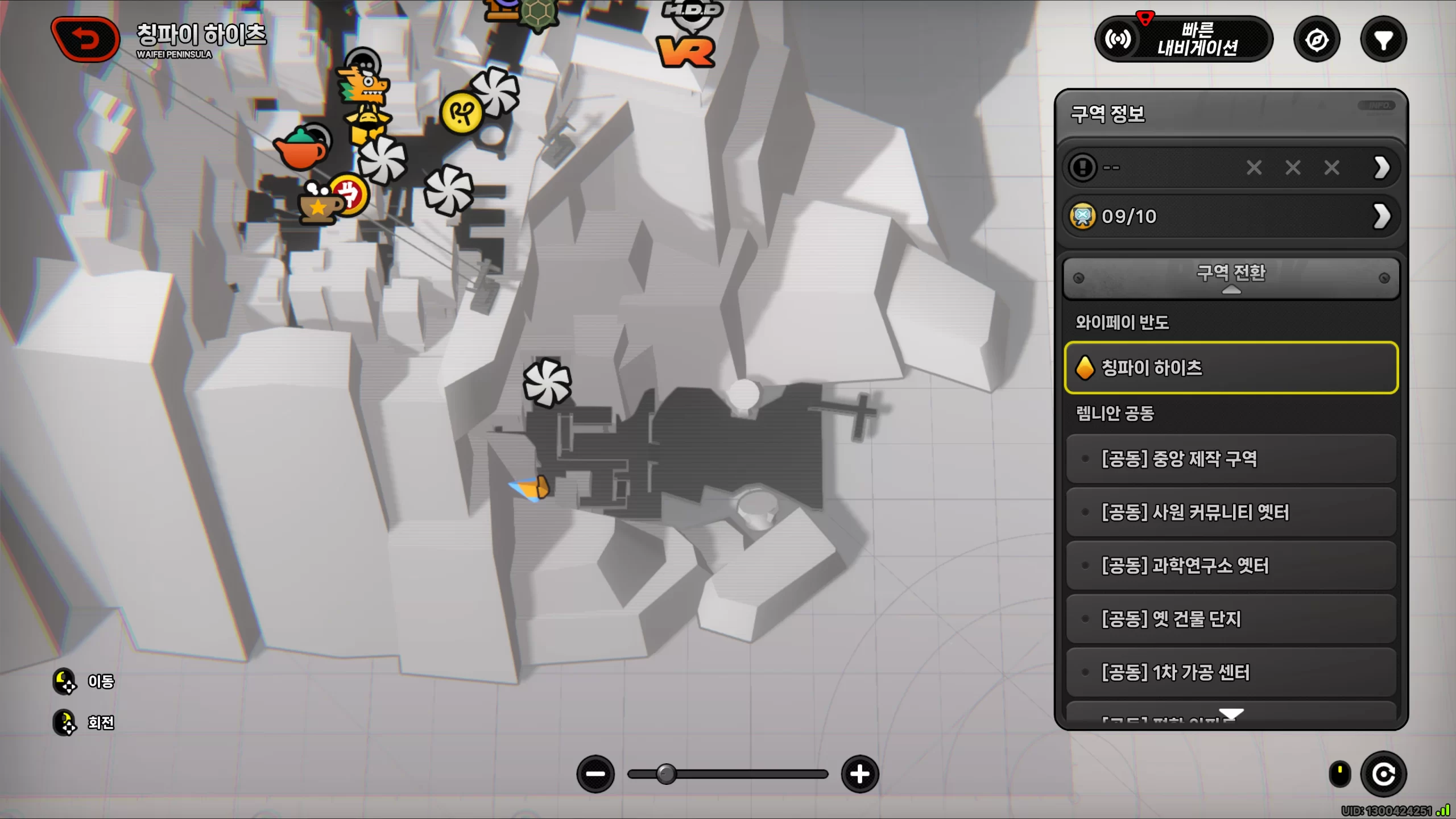This screenshot has width=1456, height=819.
Task: Click the map zoom slider handle
Action: pos(666,774)
